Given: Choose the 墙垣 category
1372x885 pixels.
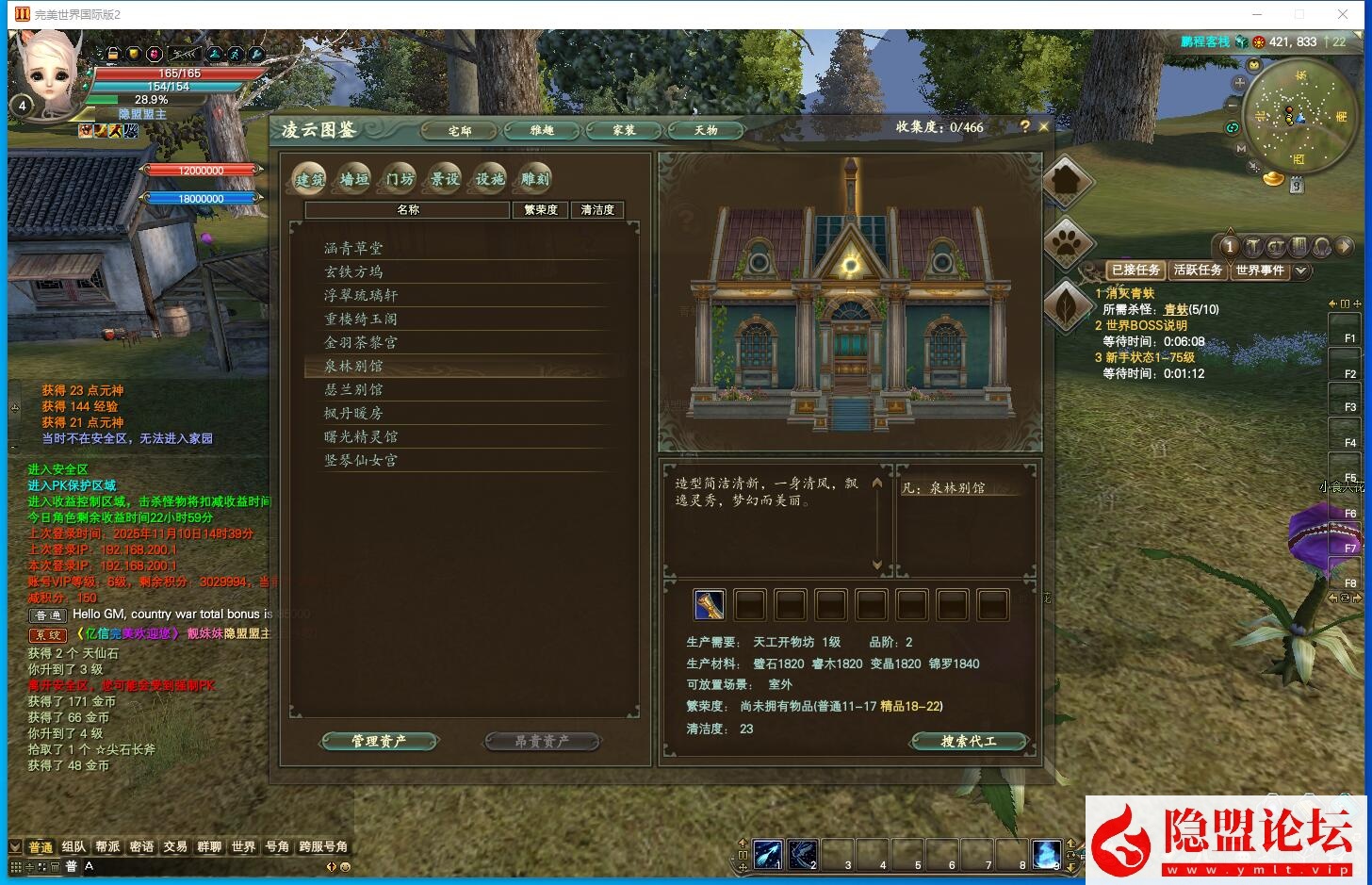Looking at the screenshot, I should [x=354, y=179].
